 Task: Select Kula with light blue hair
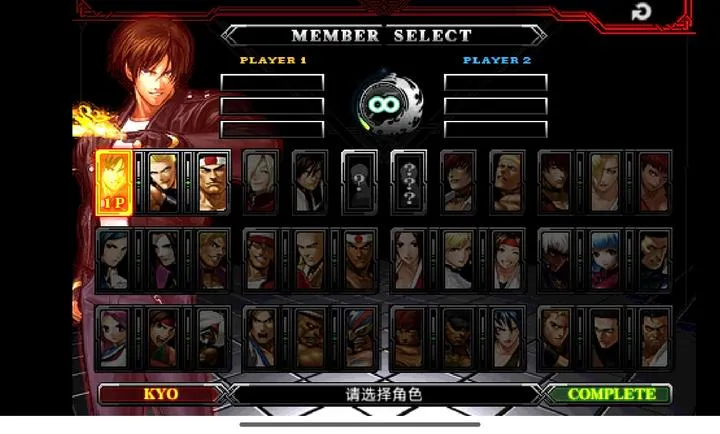tap(605, 259)
